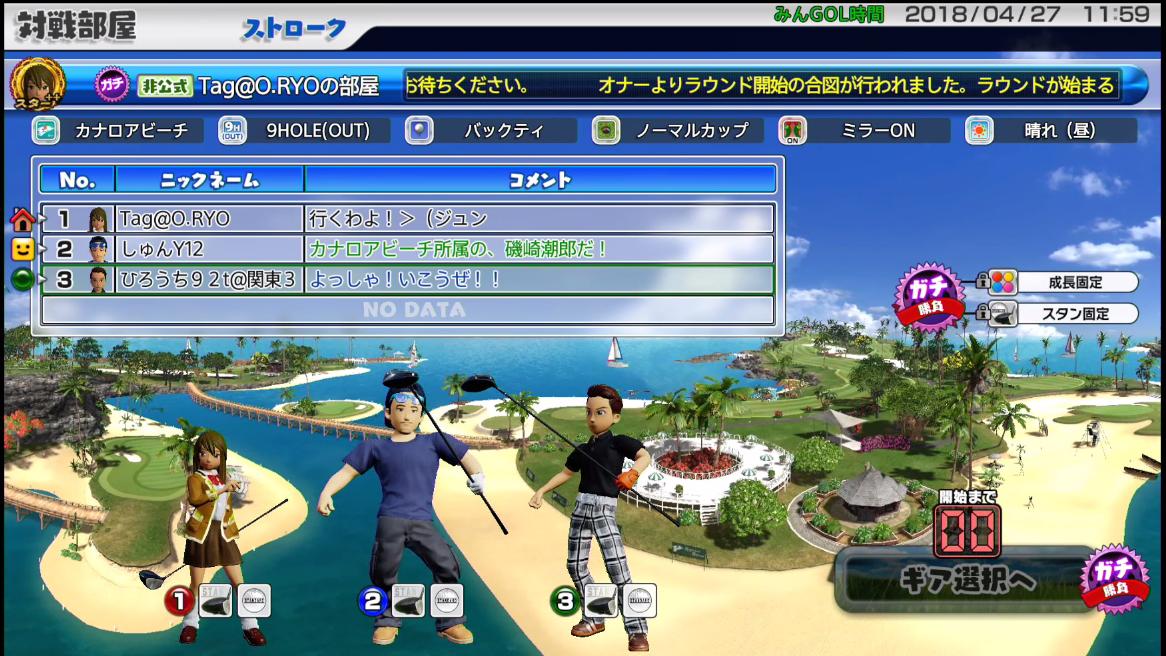Open the カナロアビーチ course setting

[118, 131]
